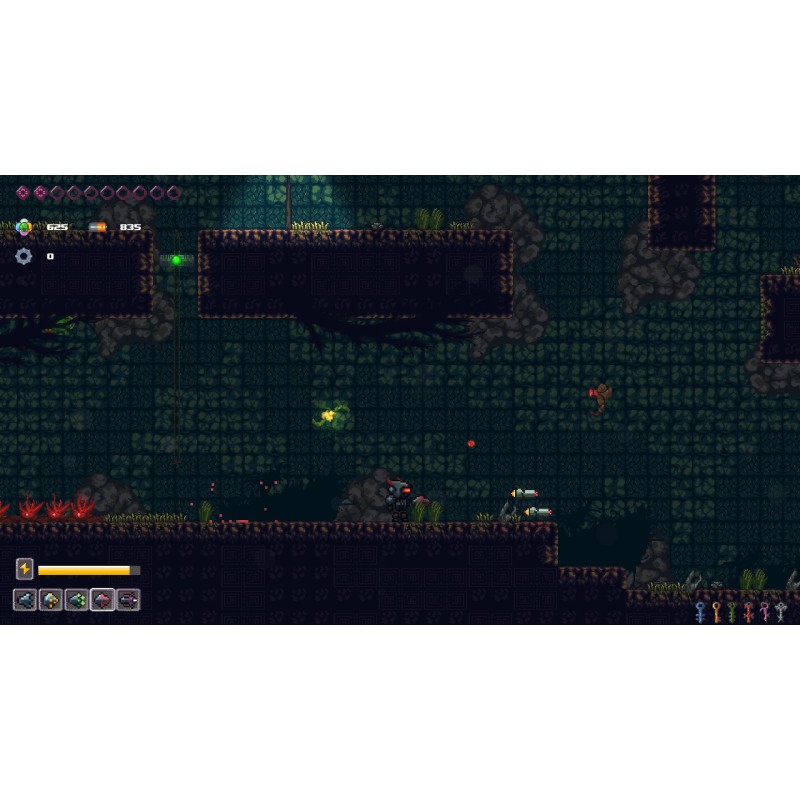Equip the purple missile weapon slot
The height and width of the screenshot is (800, 800).
pos(128,600)
